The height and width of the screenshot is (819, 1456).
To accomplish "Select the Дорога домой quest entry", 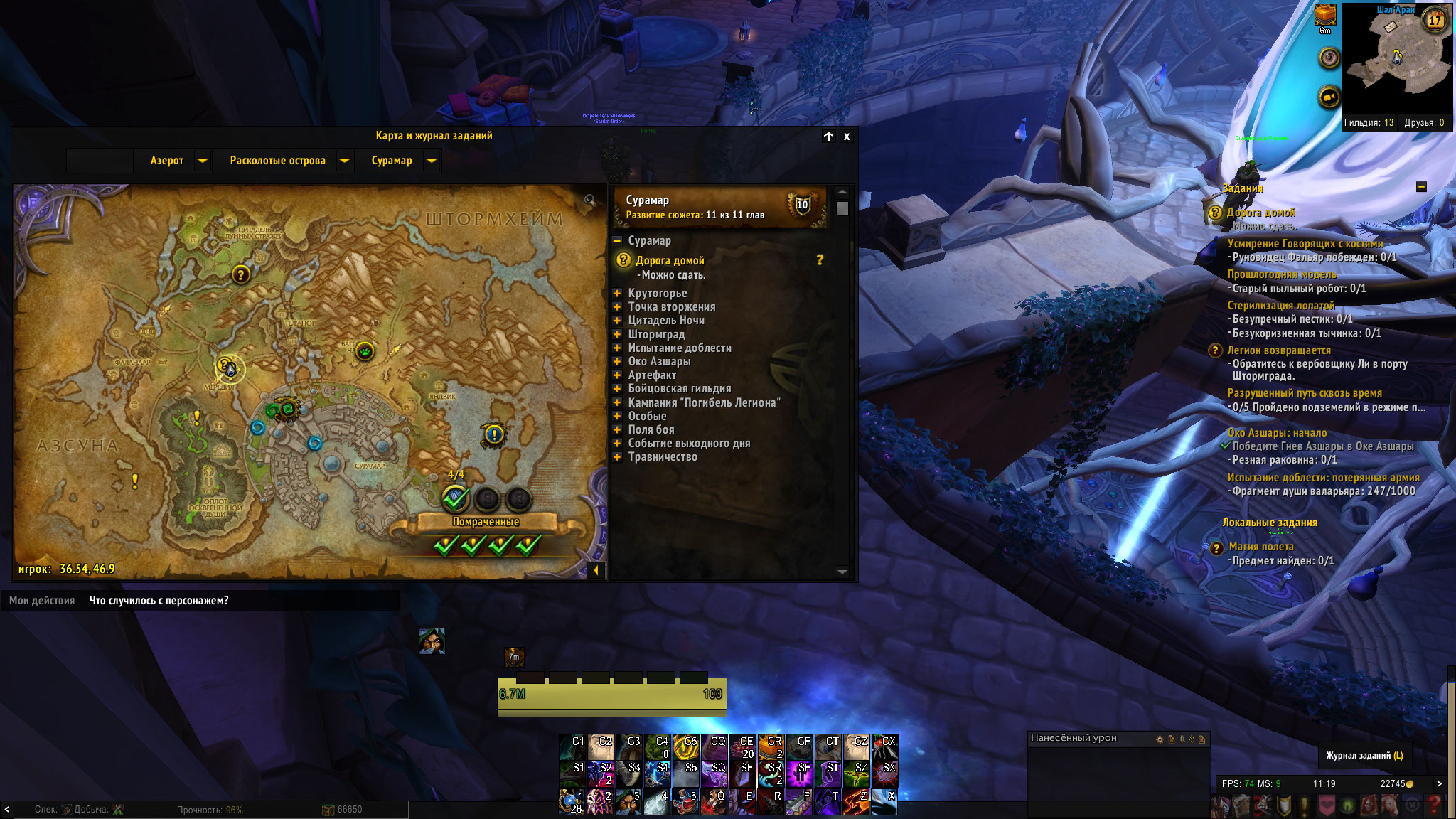I will coord(670,261).
